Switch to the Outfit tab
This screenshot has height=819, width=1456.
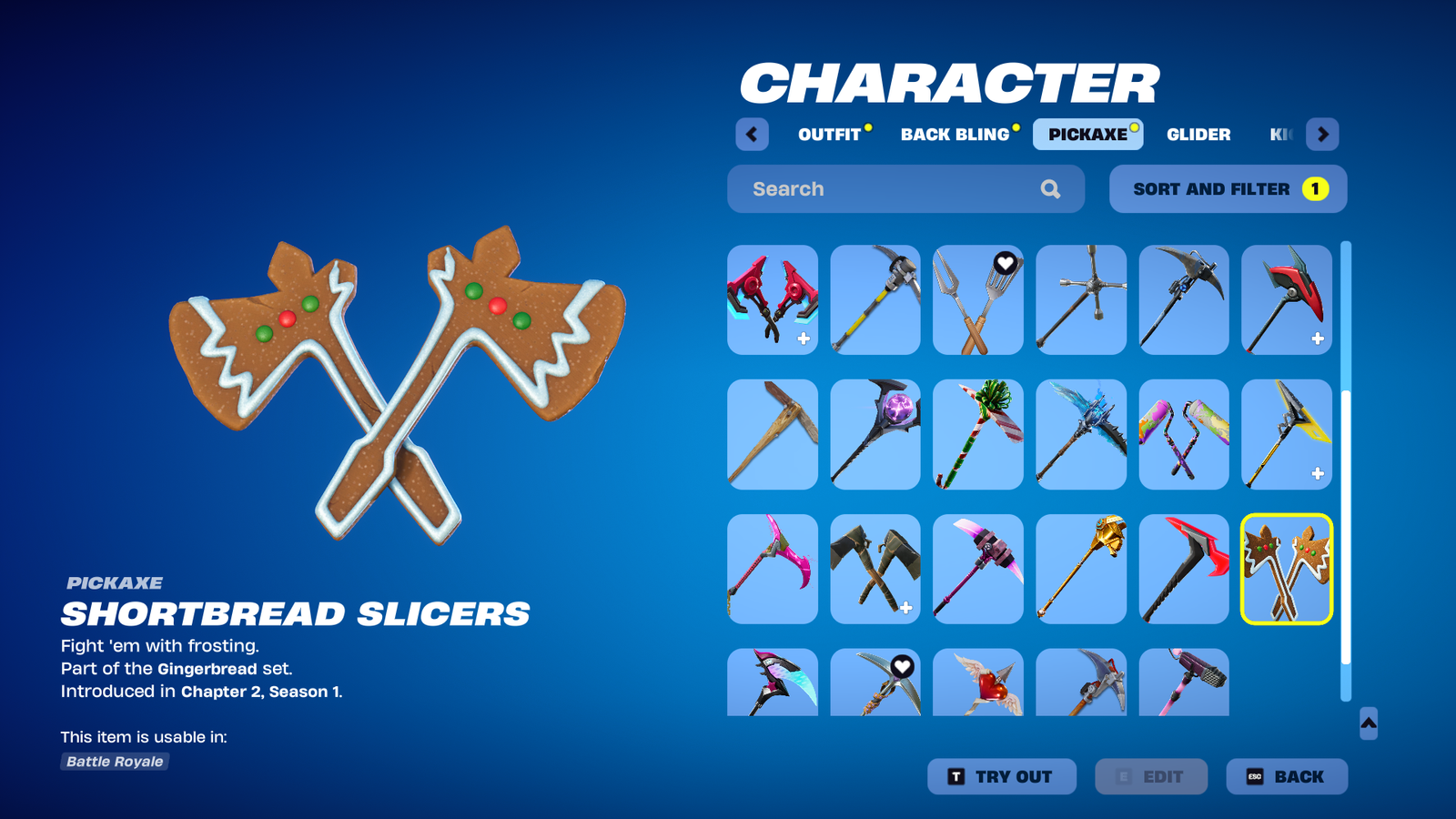(829, 135)
